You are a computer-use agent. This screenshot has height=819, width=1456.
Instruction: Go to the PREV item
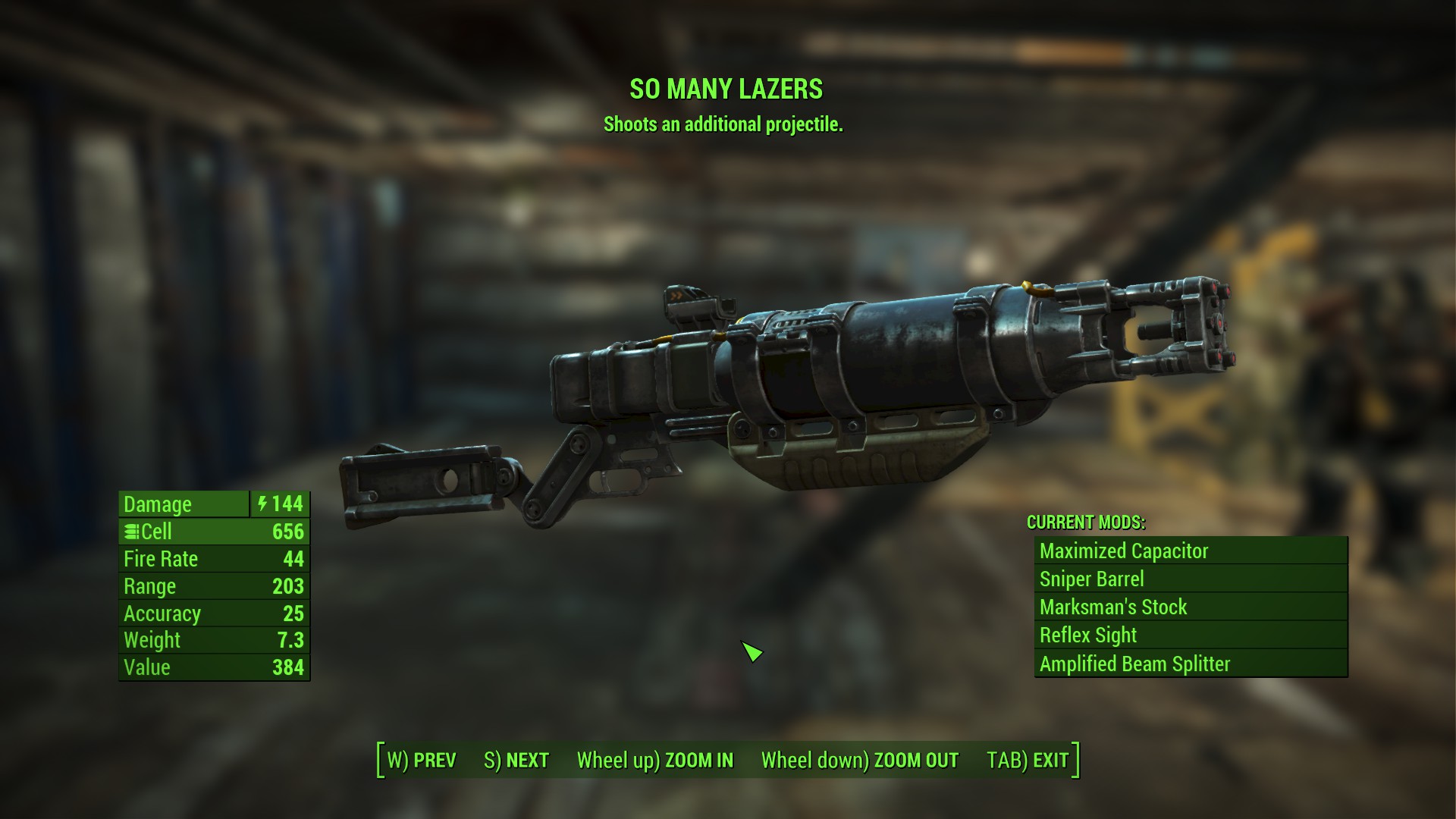(422, 760)
